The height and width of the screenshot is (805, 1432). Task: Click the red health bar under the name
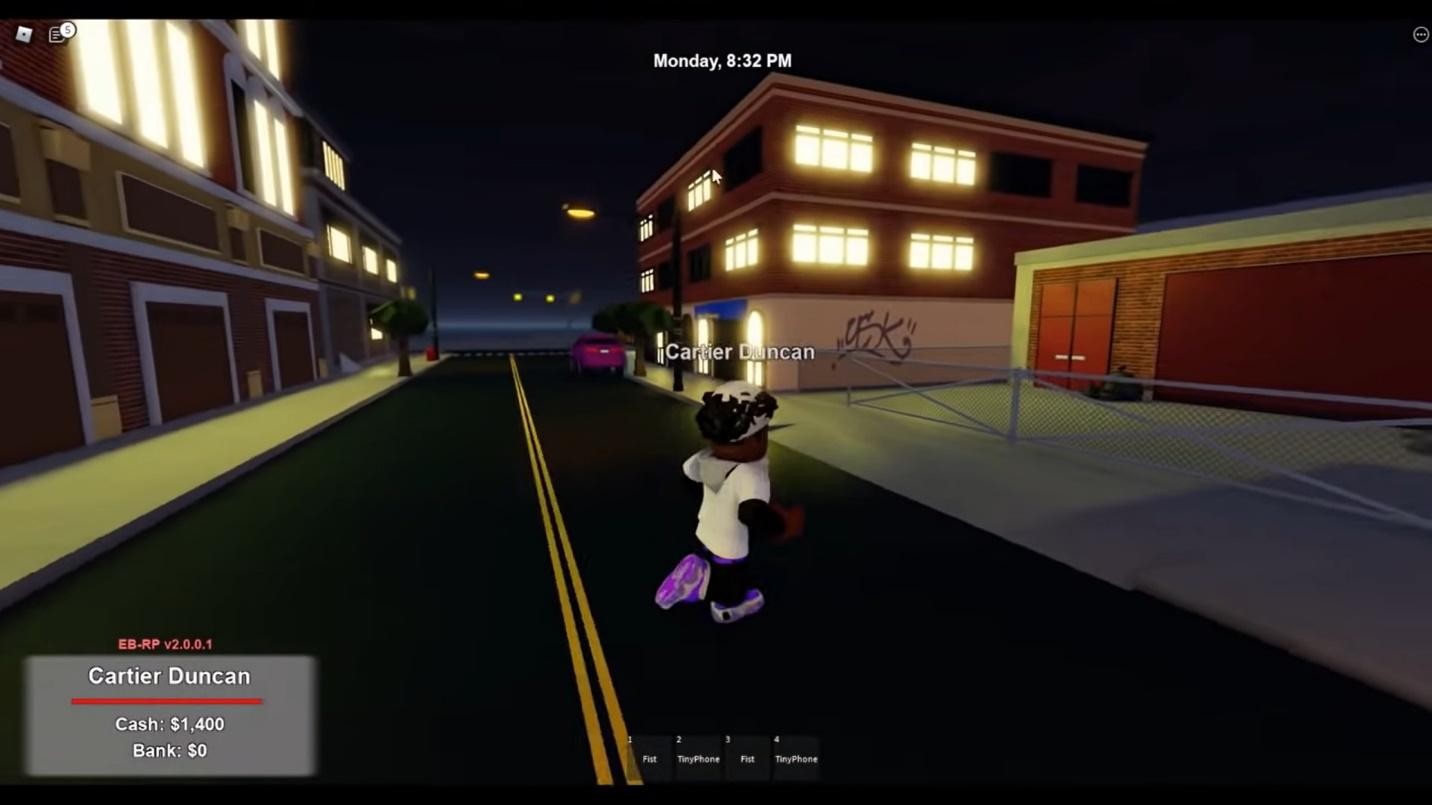168,700
